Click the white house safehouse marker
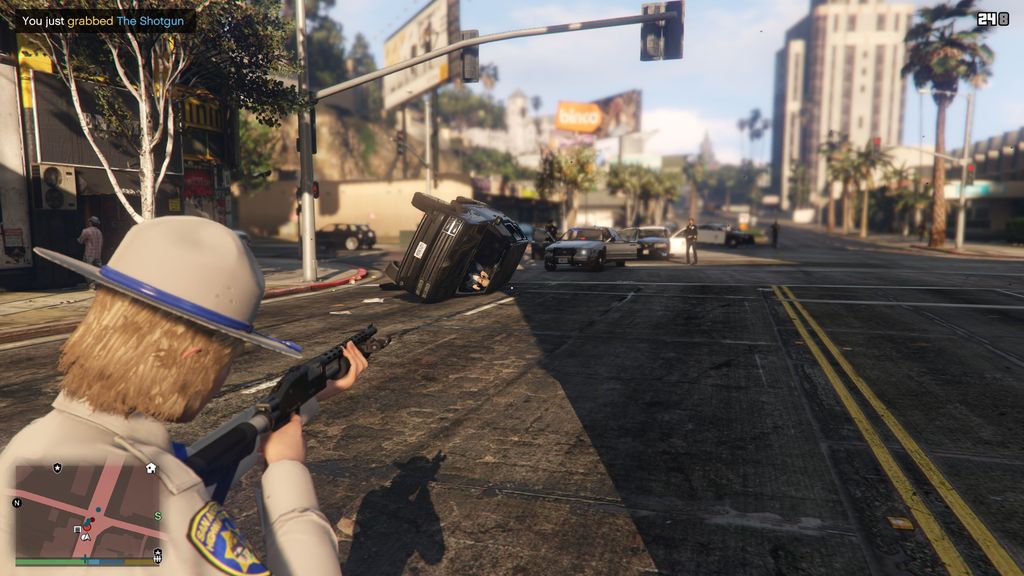This screenshot has height=576, width=1024. [151, 467]
